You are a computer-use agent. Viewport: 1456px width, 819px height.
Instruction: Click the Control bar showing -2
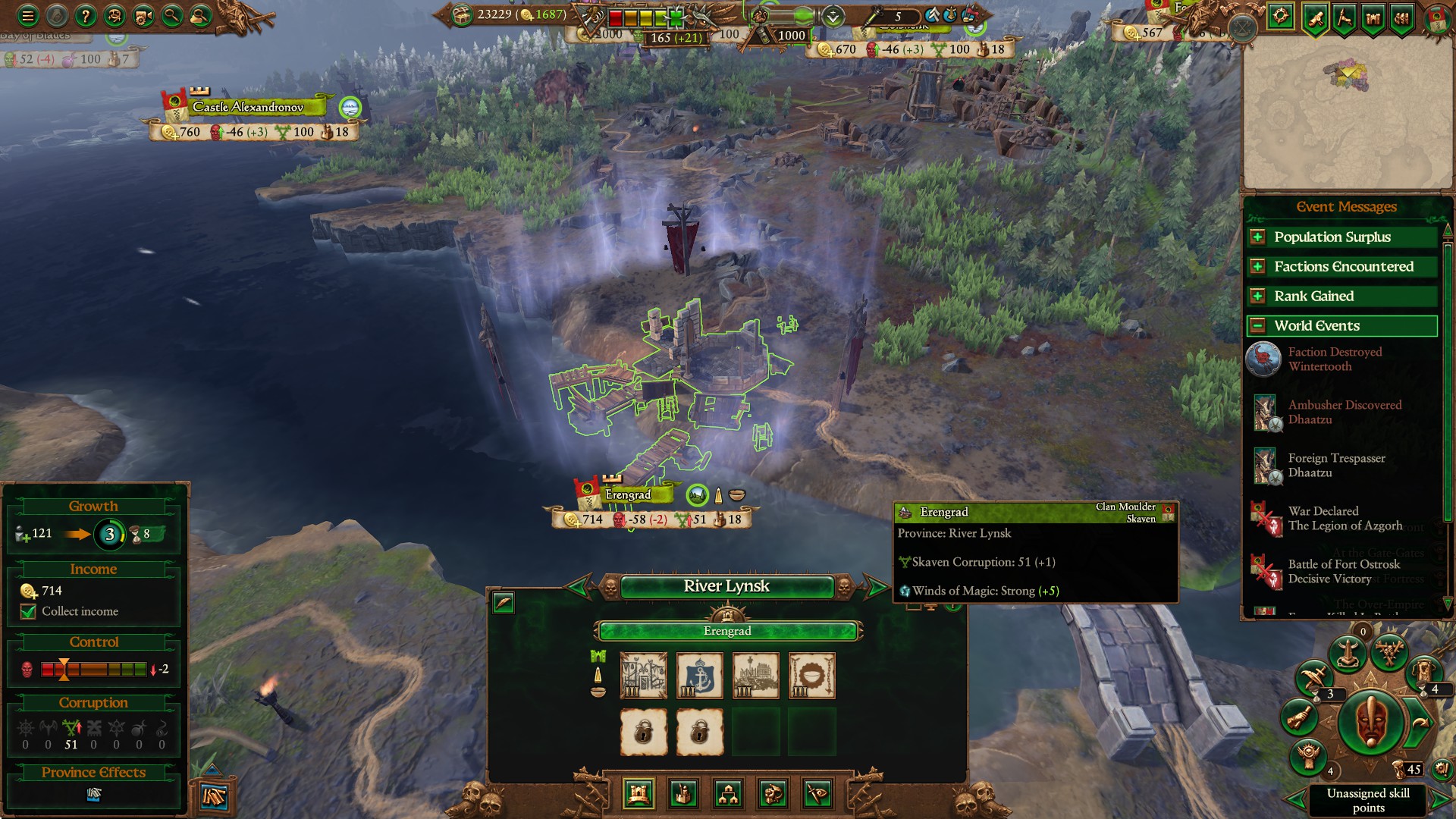click(x=95, y=669)
